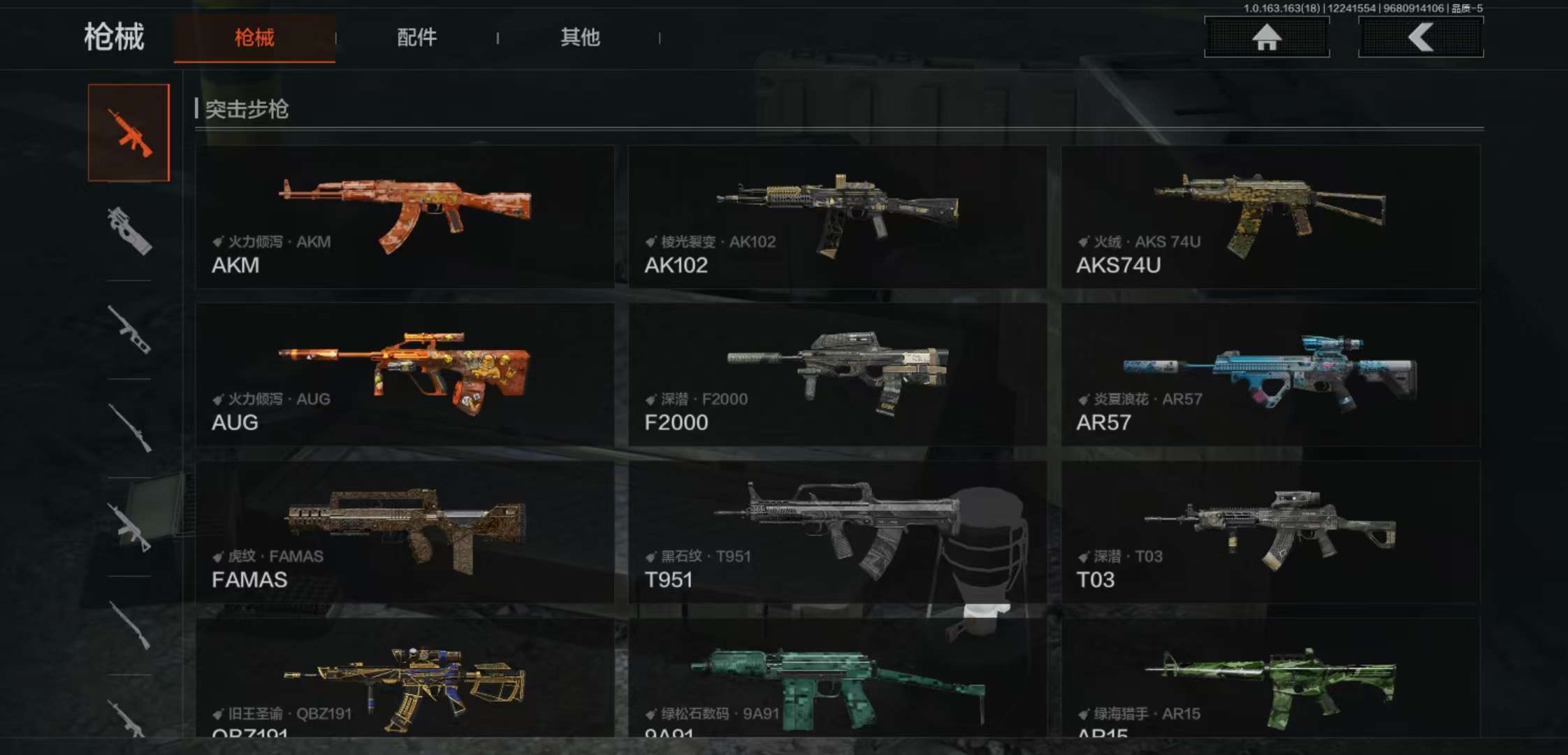Select the FAMAS tiger-stripe rifle
The height and width of the screenshot is (755, 1568).
(x=405, y=531)
